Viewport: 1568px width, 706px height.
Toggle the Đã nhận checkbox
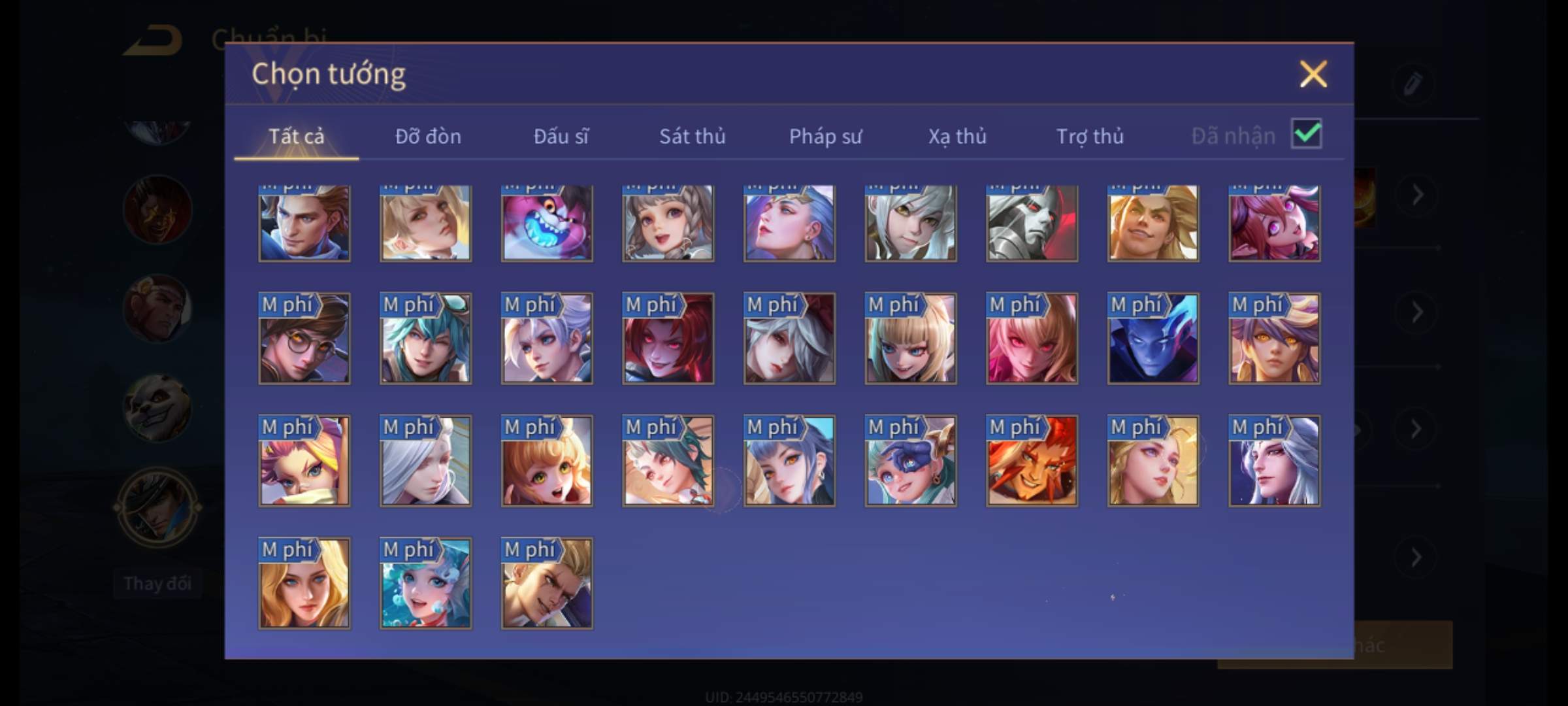click(1306, 134)
